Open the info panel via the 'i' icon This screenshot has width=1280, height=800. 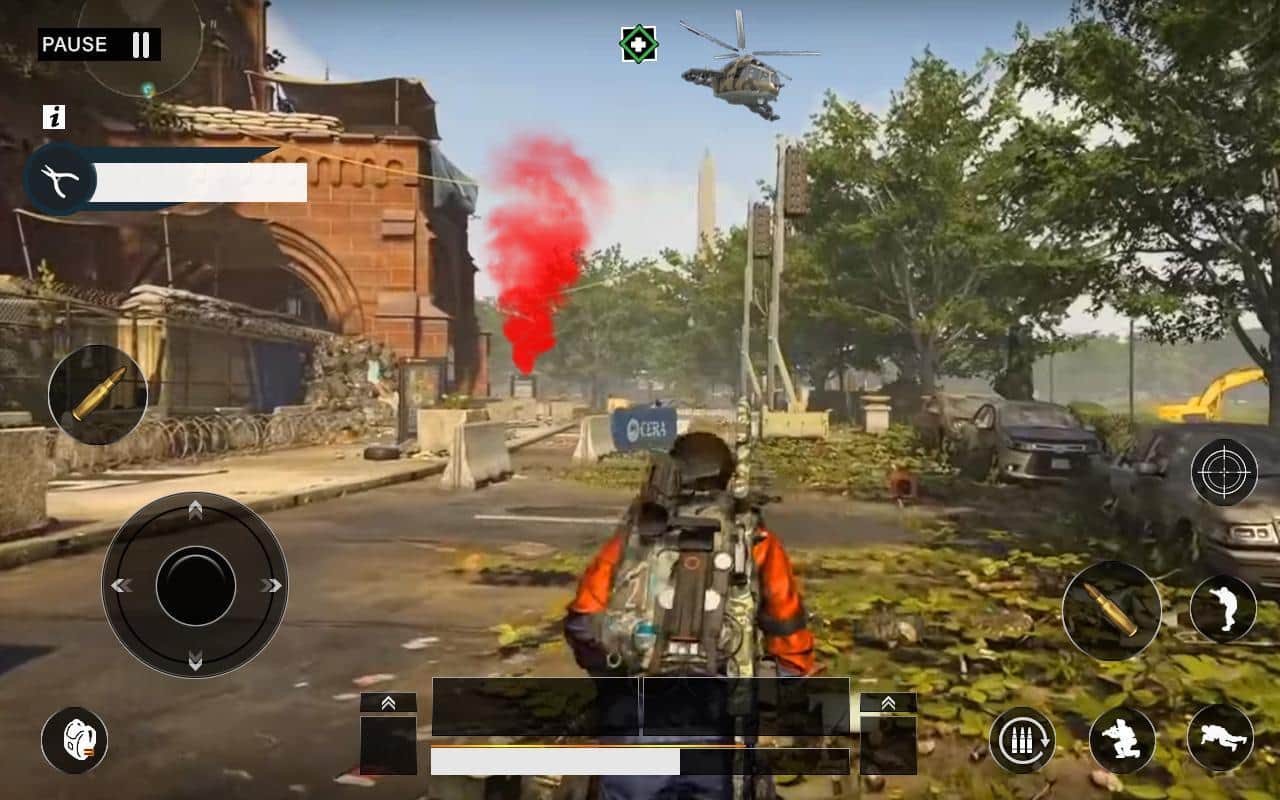point(54,117)
